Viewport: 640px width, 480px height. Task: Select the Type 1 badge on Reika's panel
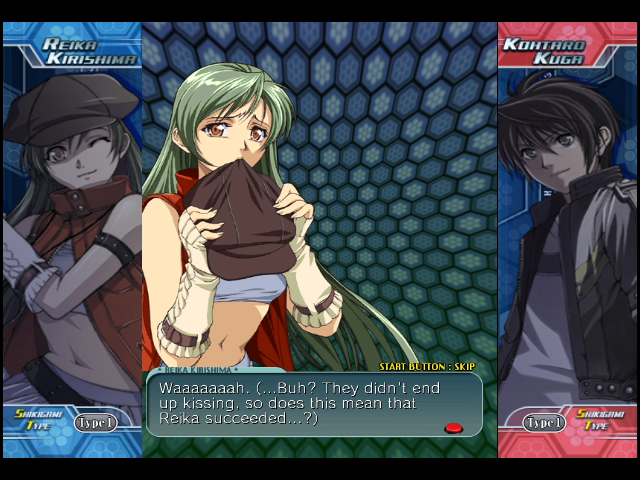click(x=96, y=422)
